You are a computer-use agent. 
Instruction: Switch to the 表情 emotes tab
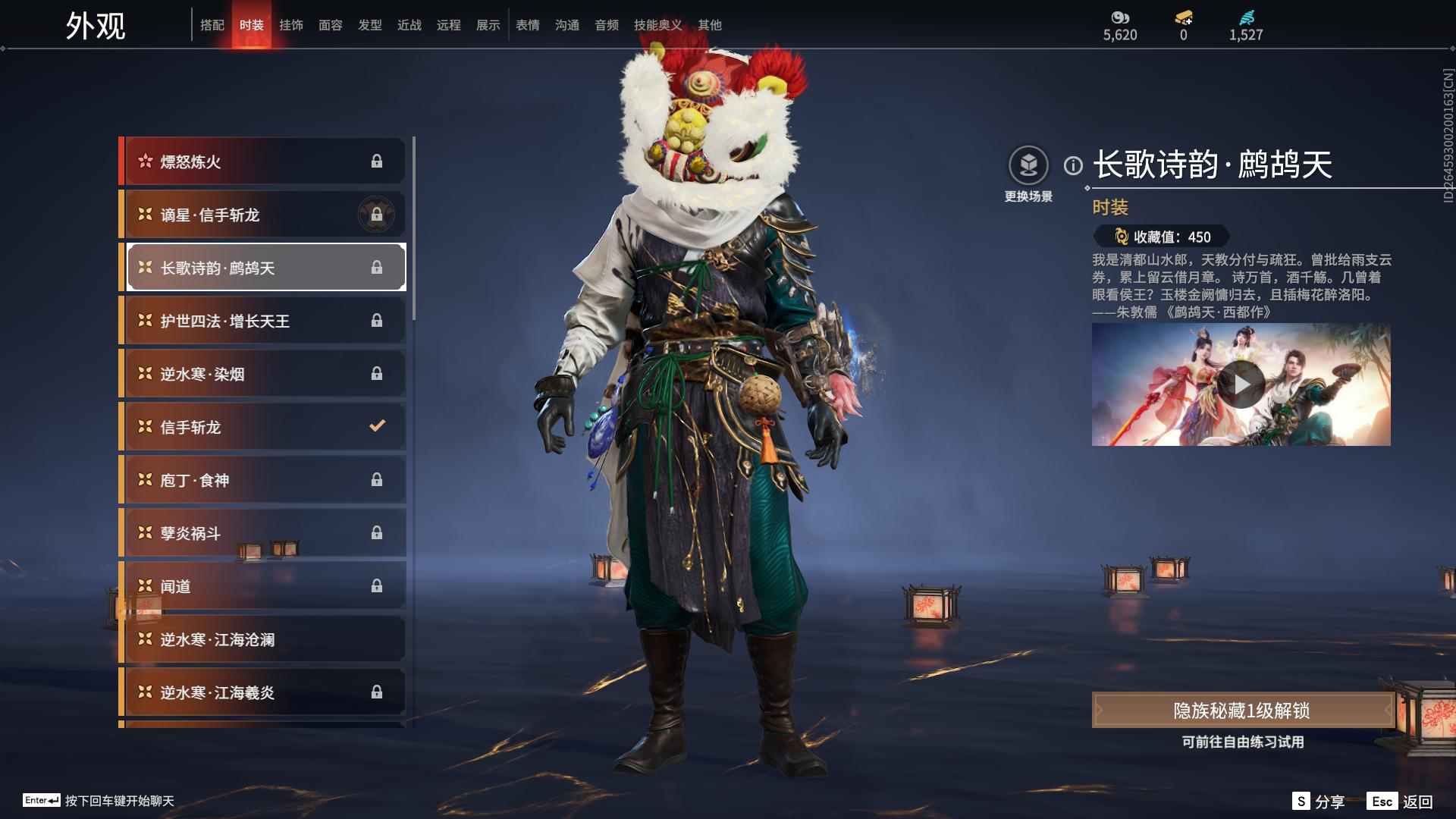(x=527, y=25)
